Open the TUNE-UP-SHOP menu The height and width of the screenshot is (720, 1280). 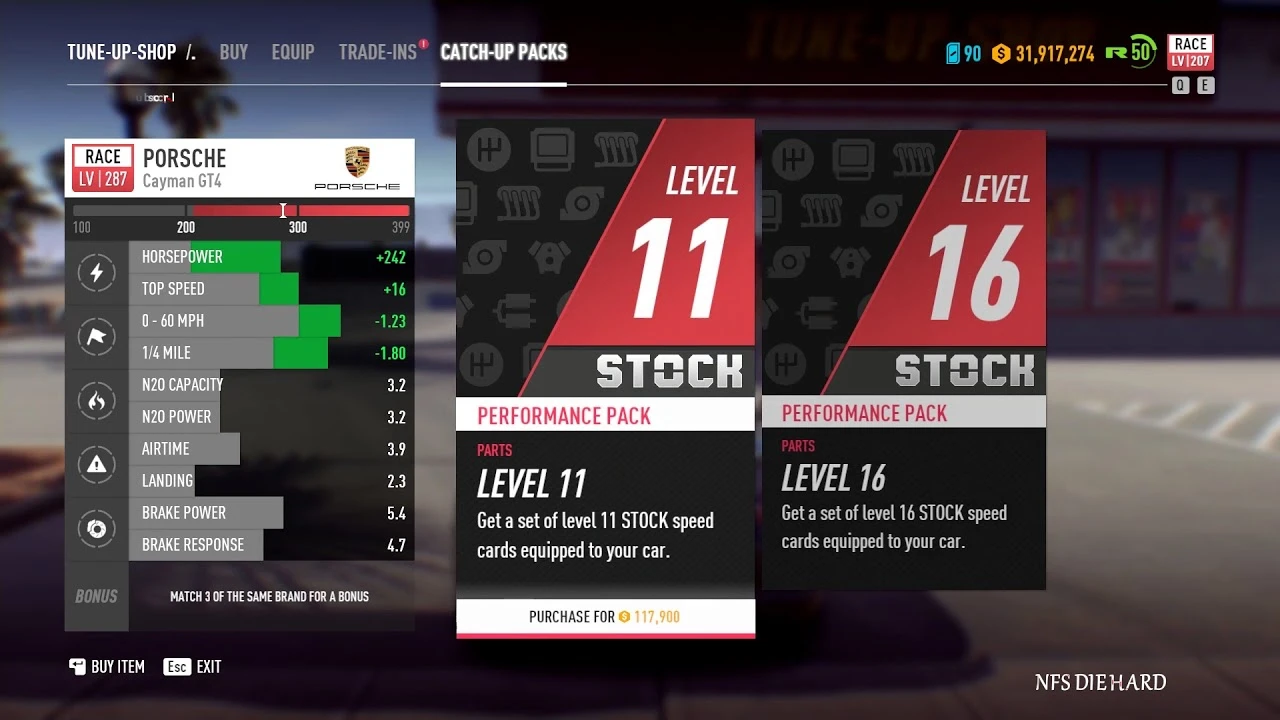(120, 52)
